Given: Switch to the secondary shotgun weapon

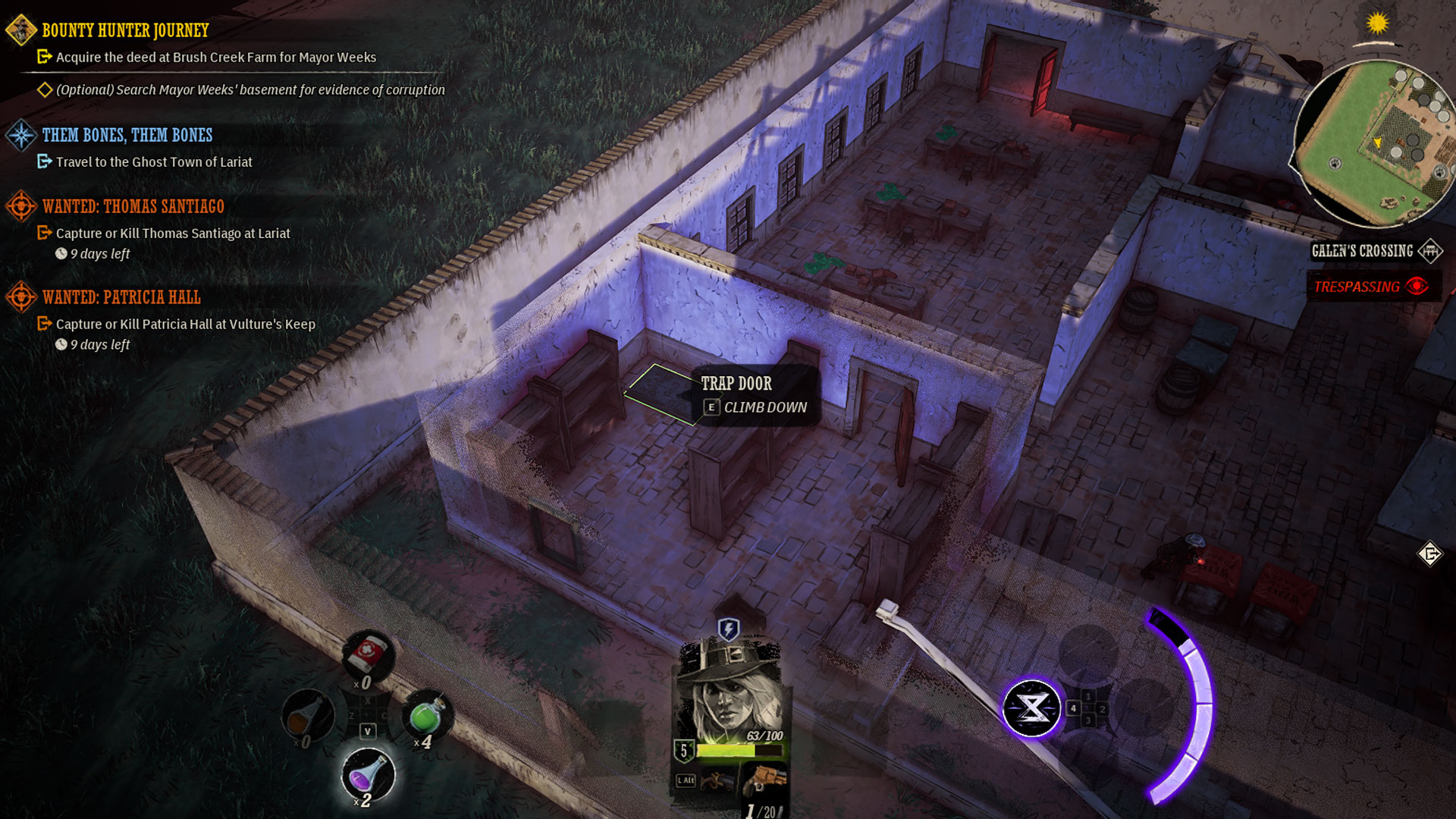Looking at the screenshot, I should [x=717, y=780].
